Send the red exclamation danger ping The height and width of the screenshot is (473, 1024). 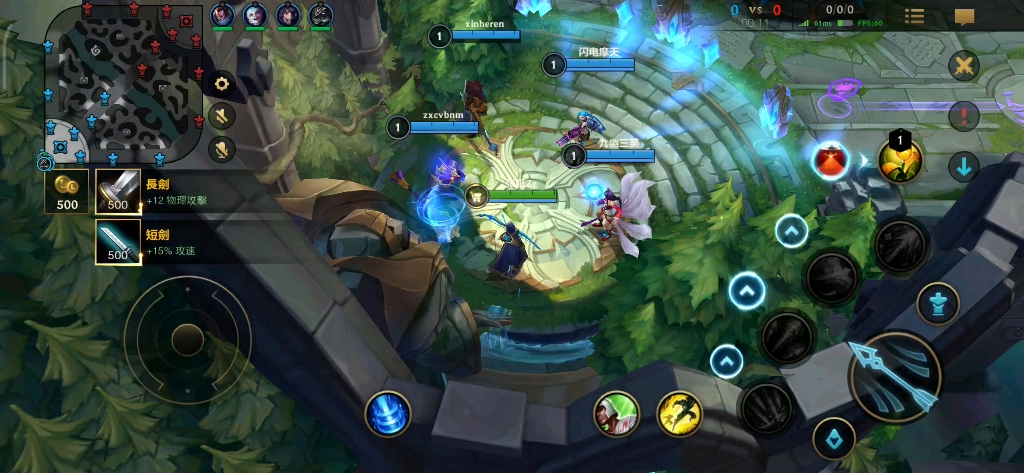[x=964, y=115]
